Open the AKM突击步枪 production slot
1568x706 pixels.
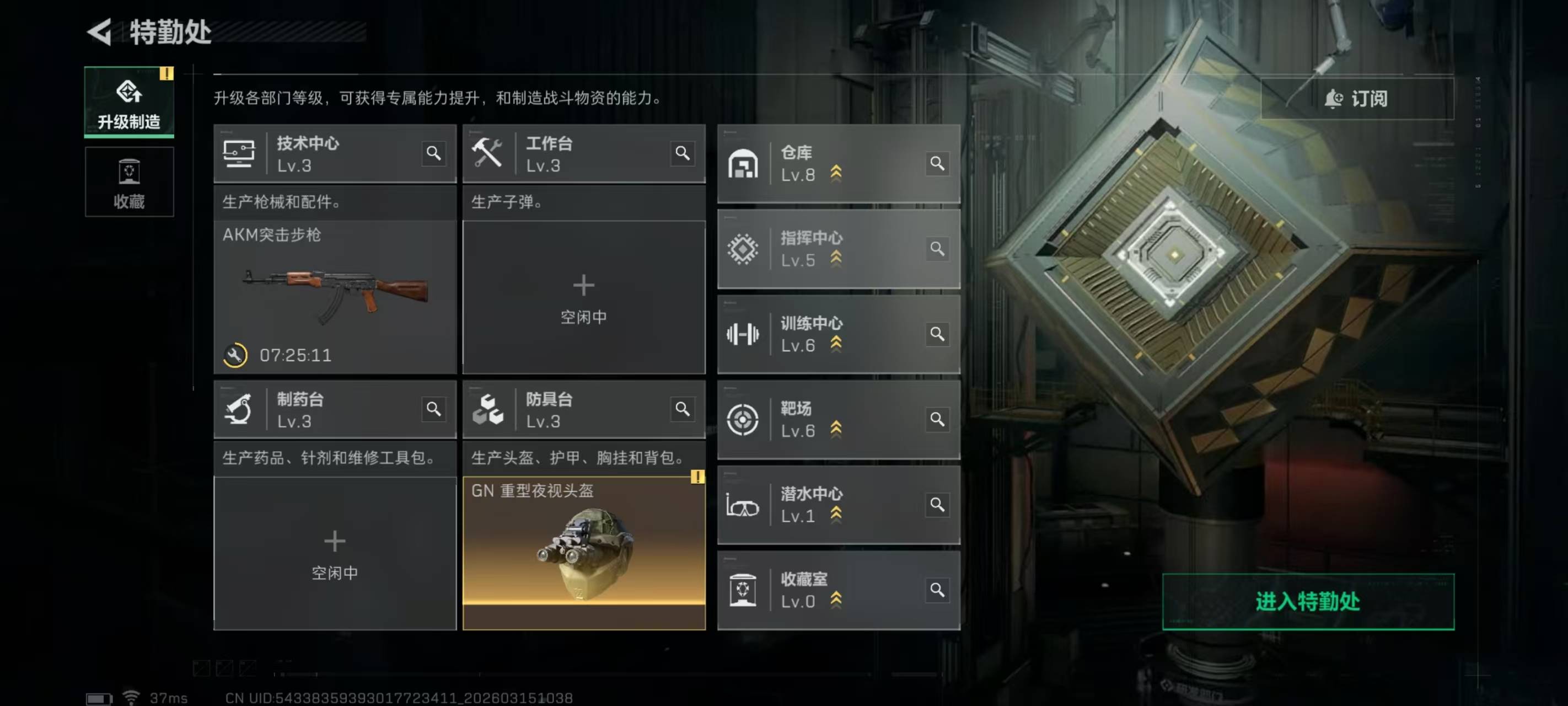point(335,297)
